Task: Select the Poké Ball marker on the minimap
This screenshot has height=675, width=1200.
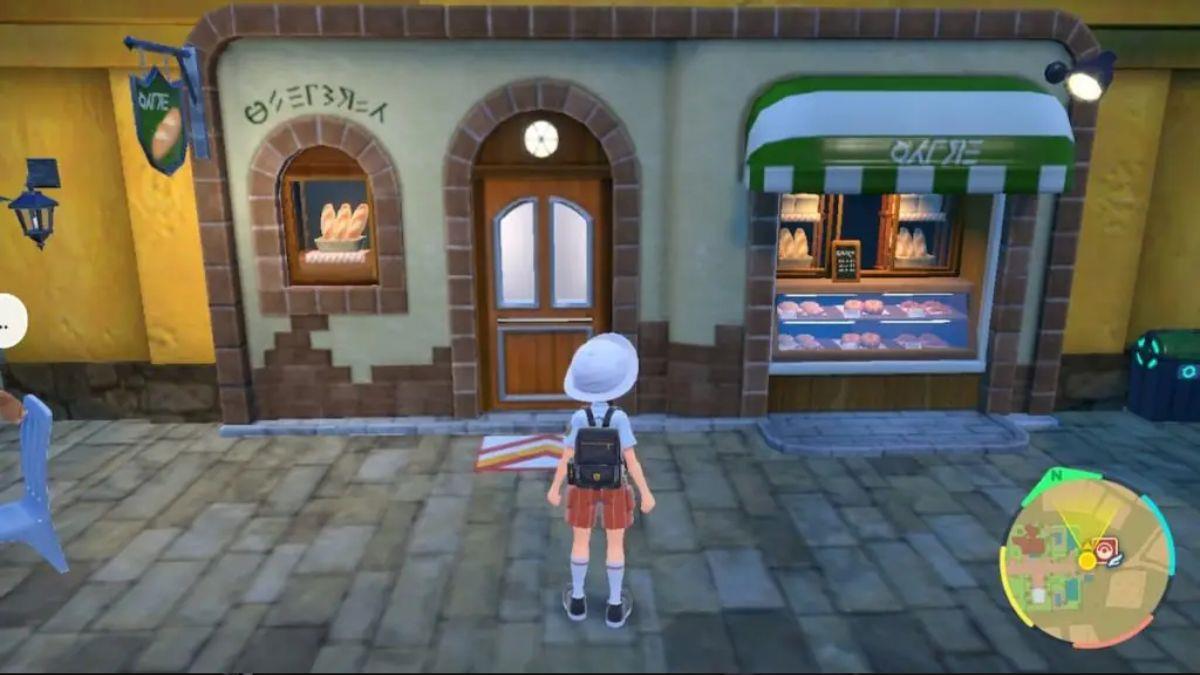Action: [1106, 551]
